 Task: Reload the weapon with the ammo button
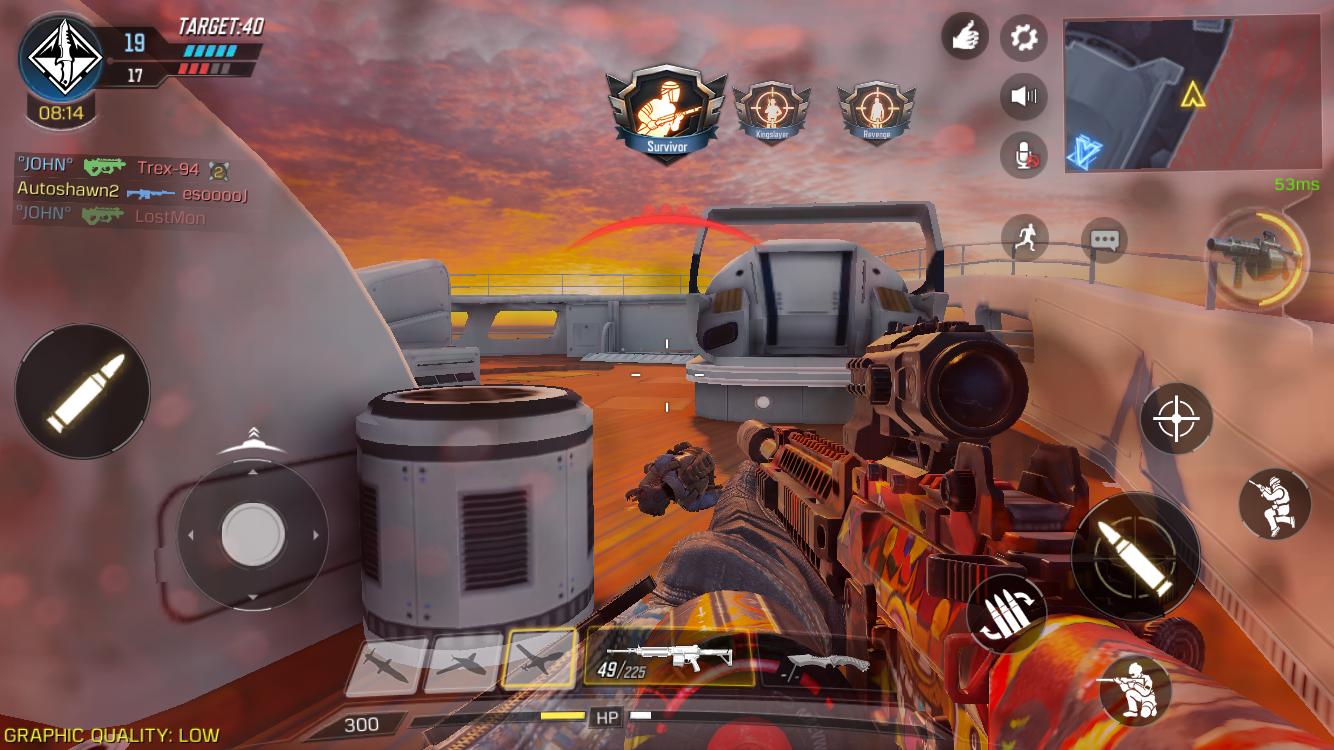[1006, 612]
